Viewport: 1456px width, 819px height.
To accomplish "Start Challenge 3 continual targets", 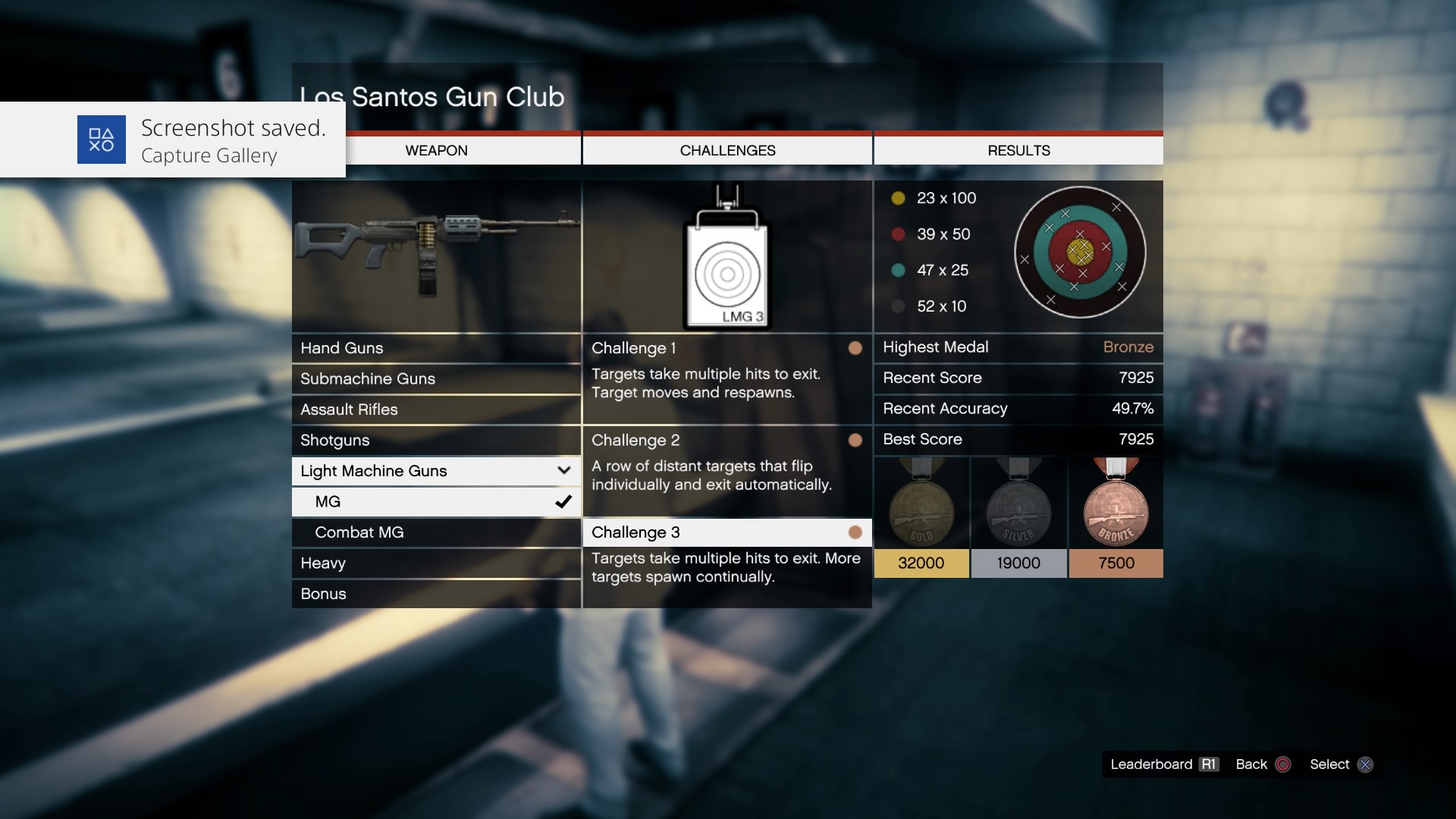I will pos(726,532).
